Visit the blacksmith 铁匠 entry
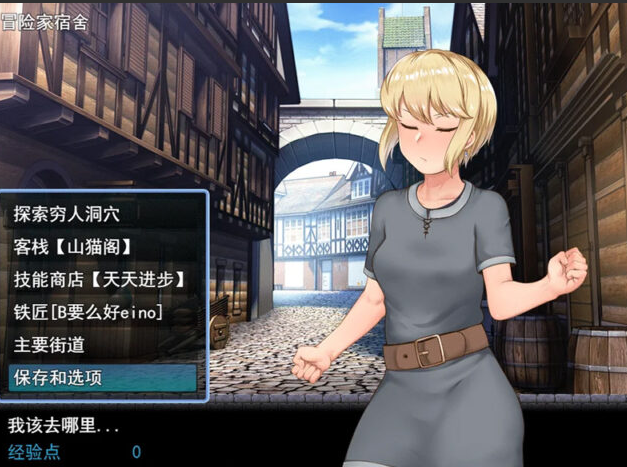Viewport: 627px width, 467px height. coord(88,312)
